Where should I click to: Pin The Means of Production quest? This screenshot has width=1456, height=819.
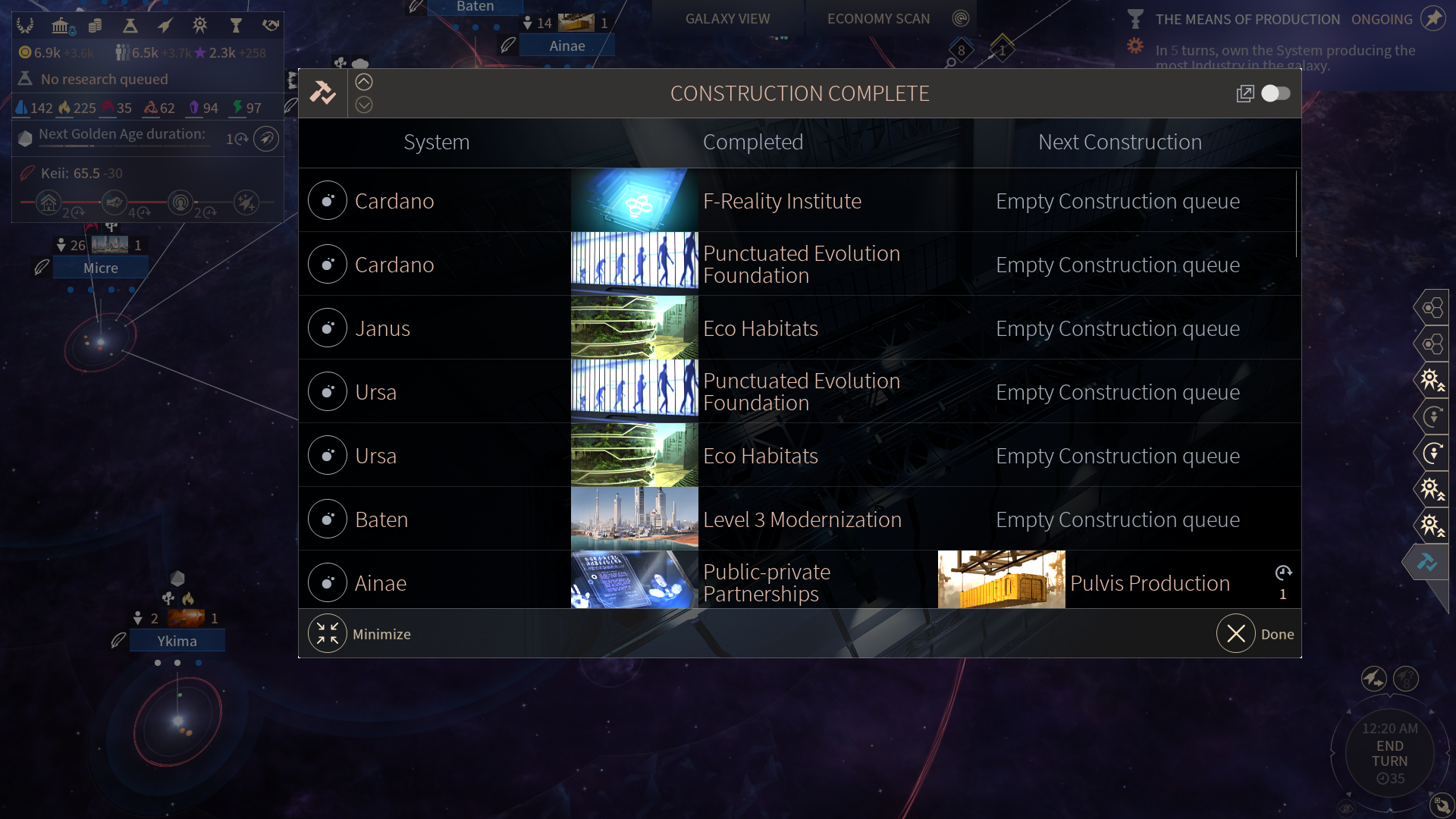1432,18
